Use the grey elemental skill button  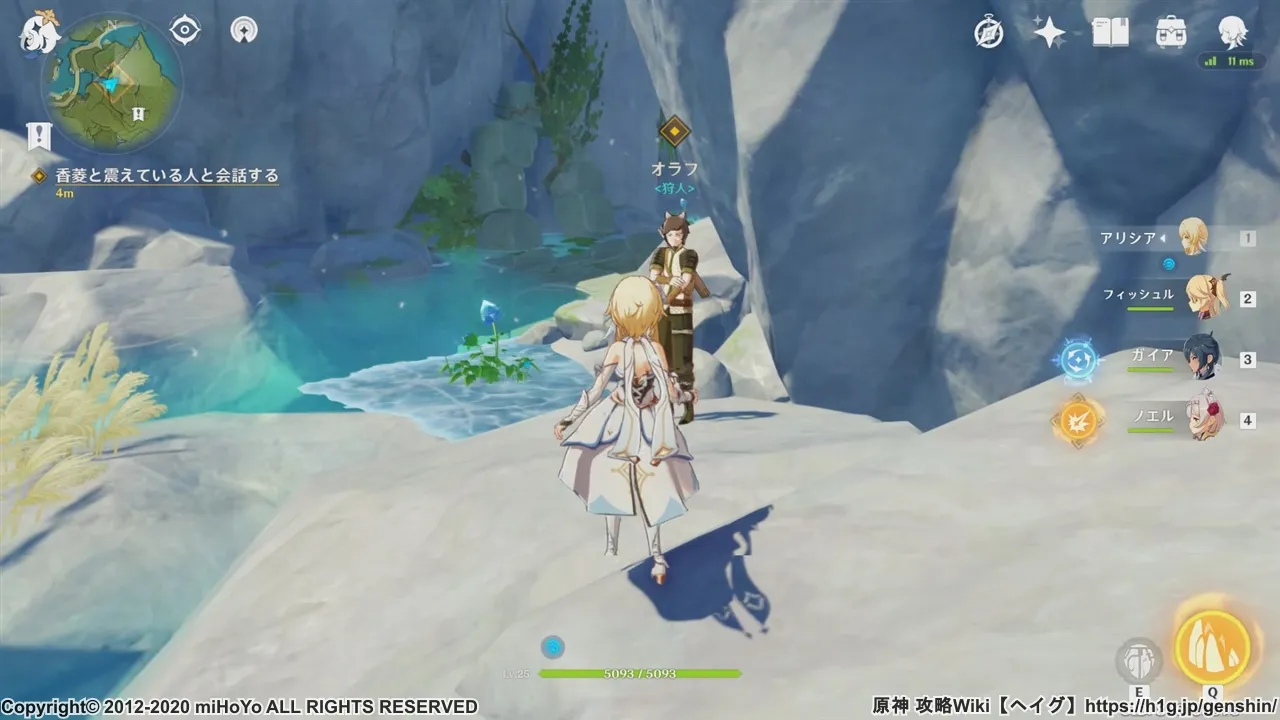[x=1138, y=660]
